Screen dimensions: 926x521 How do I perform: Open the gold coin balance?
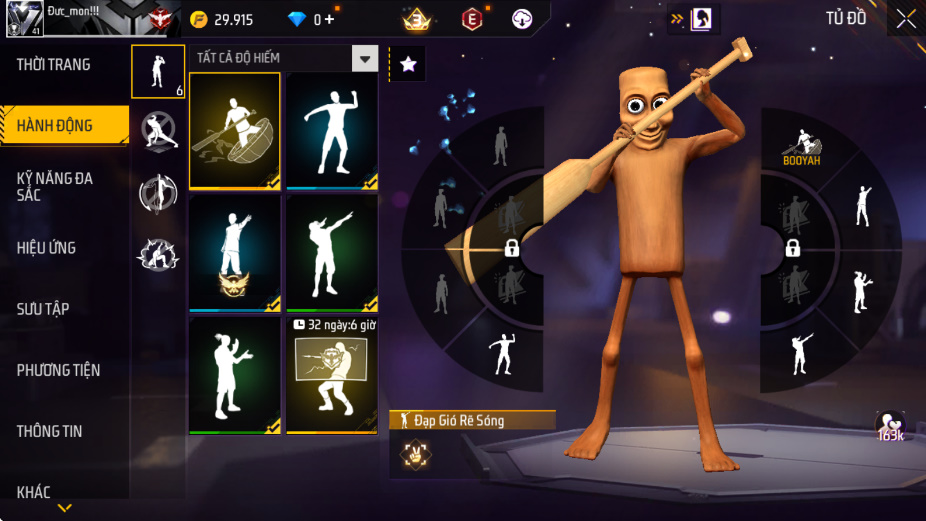point(223,20)
